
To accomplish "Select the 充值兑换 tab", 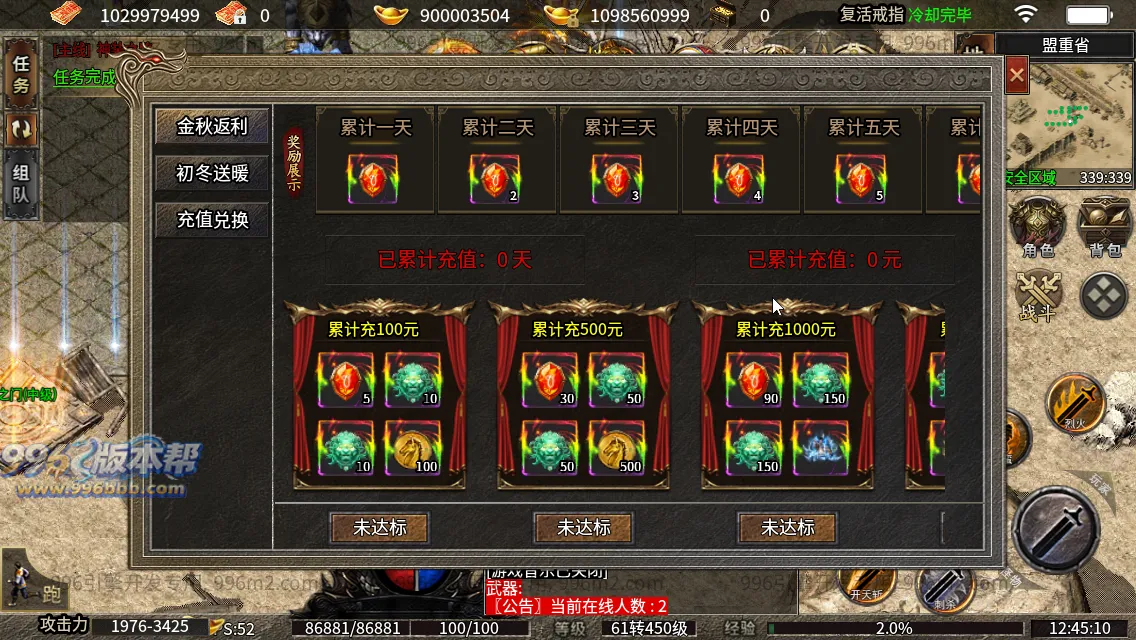I will tap(212, 219).
